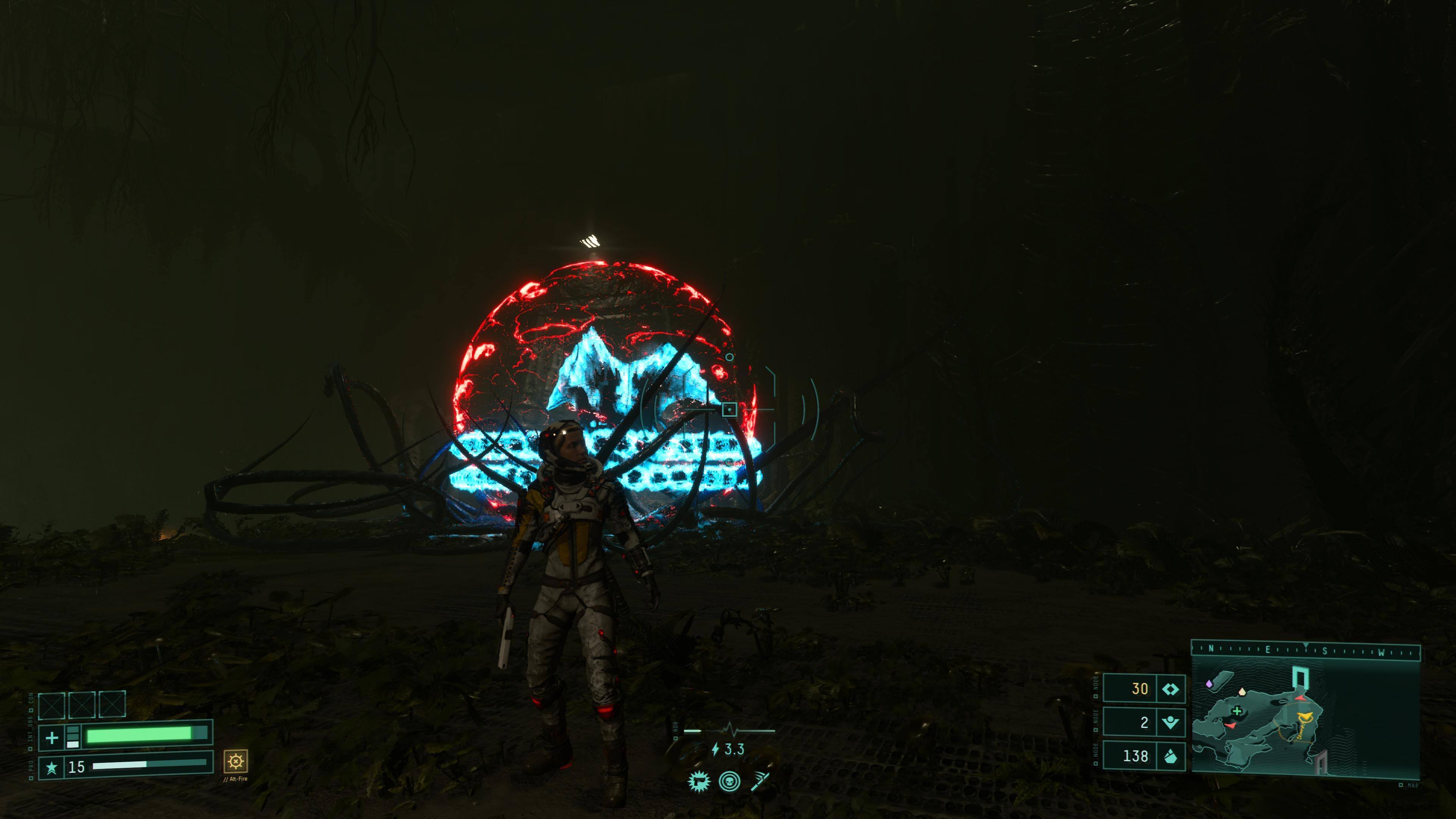The height and width of the screenshot is (819, 1456).
Task: Choose the slashing blade weapon trait icon
Action: [760, 782]
